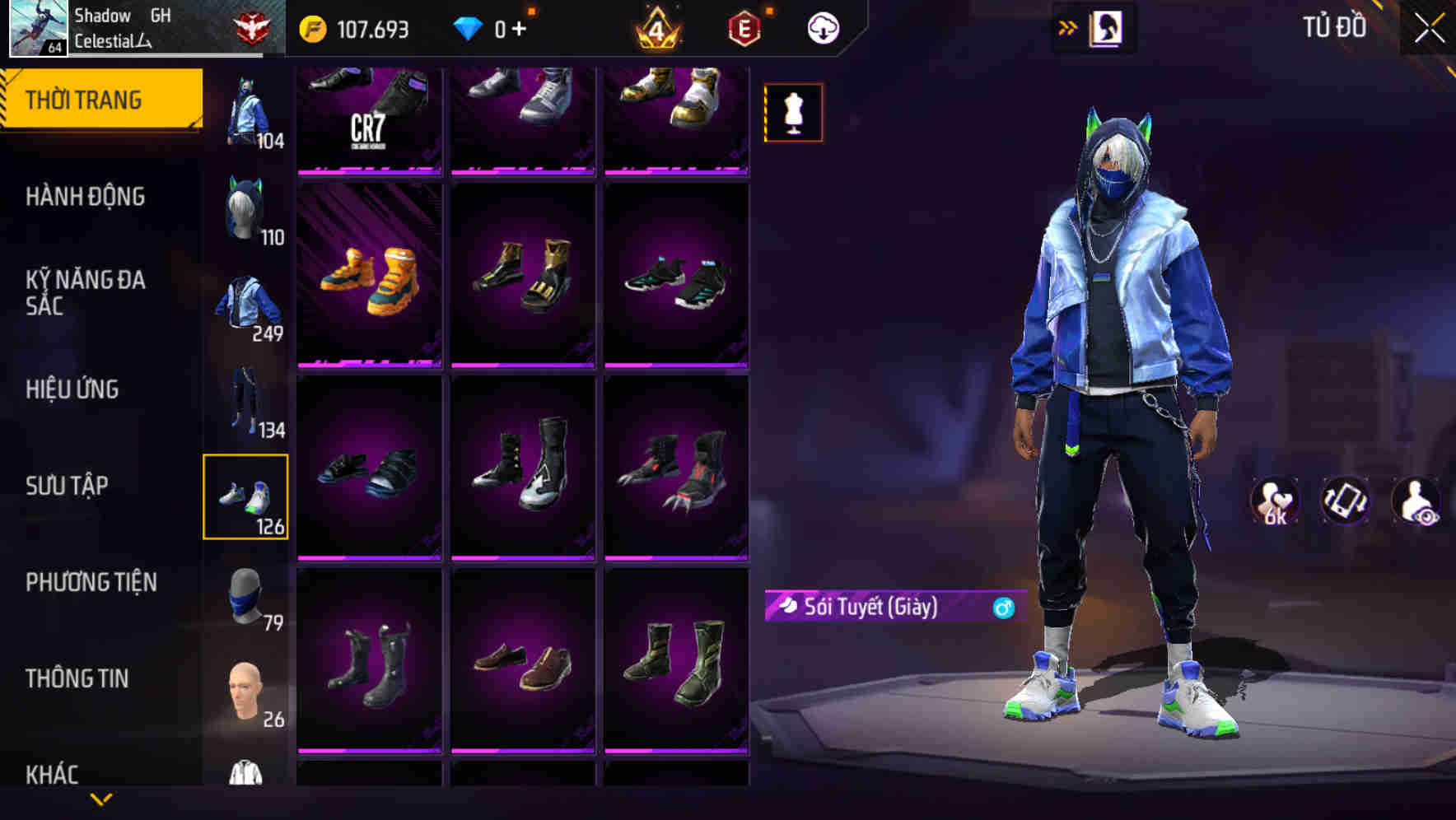The image size is (1456, 820).
Task: Click the rank badge showing level 4
Action: (653, 27)
